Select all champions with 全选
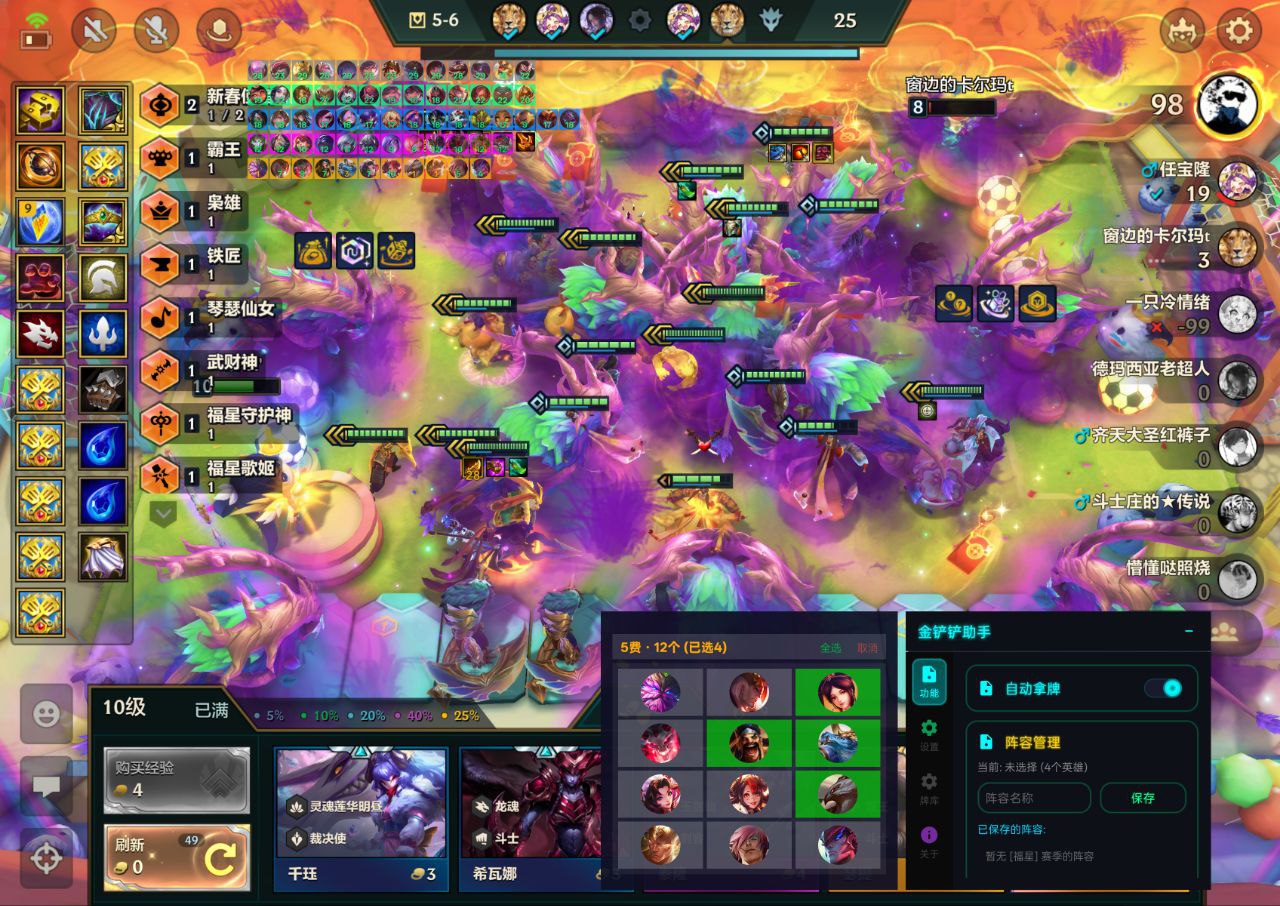 pyautogui.click(x=830, y=648)
